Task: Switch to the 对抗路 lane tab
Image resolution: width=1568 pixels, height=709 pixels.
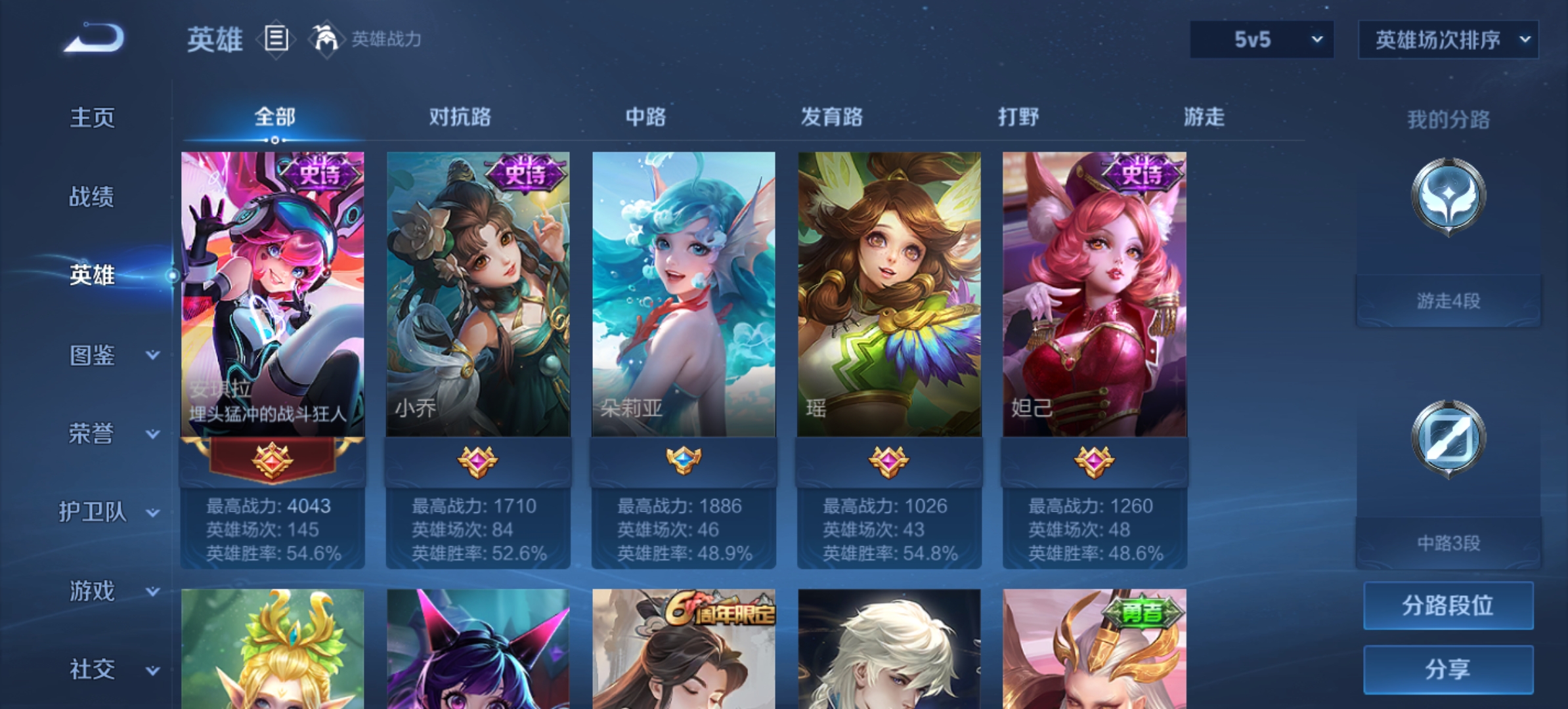Action: 460,117
